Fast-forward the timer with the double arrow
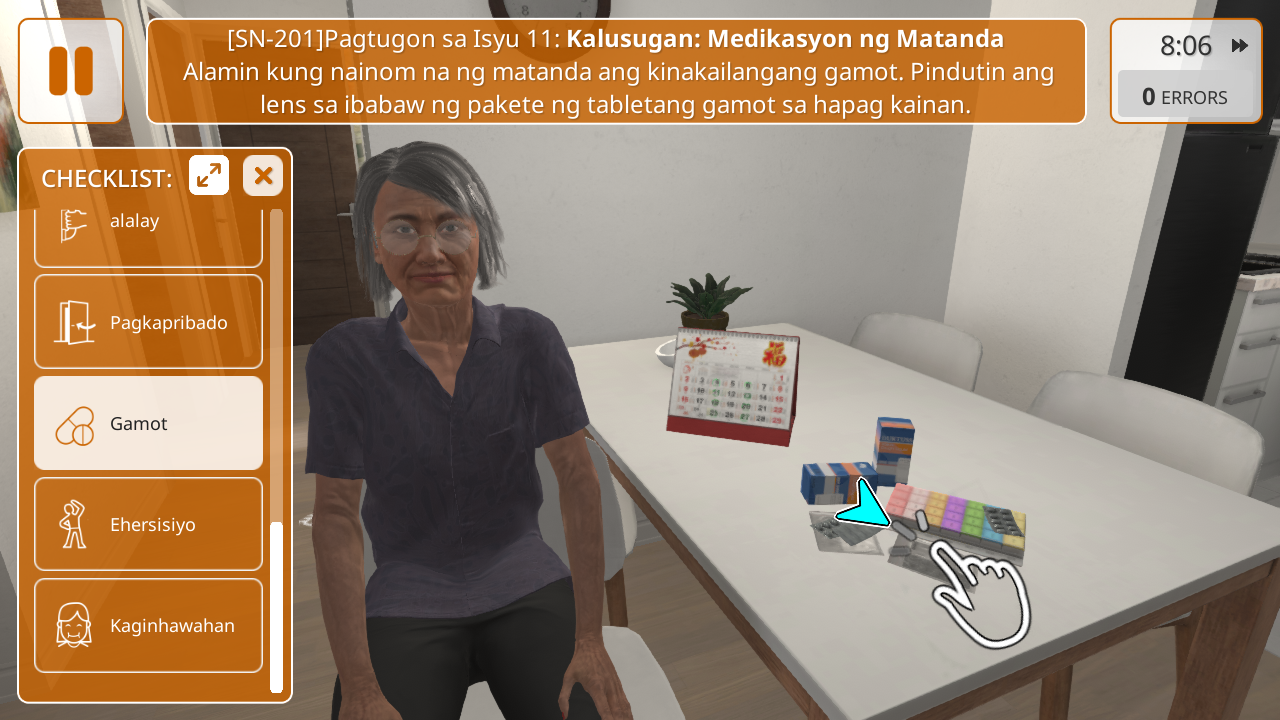This screenshot has height=720, width=1280. click(1240, 46)
